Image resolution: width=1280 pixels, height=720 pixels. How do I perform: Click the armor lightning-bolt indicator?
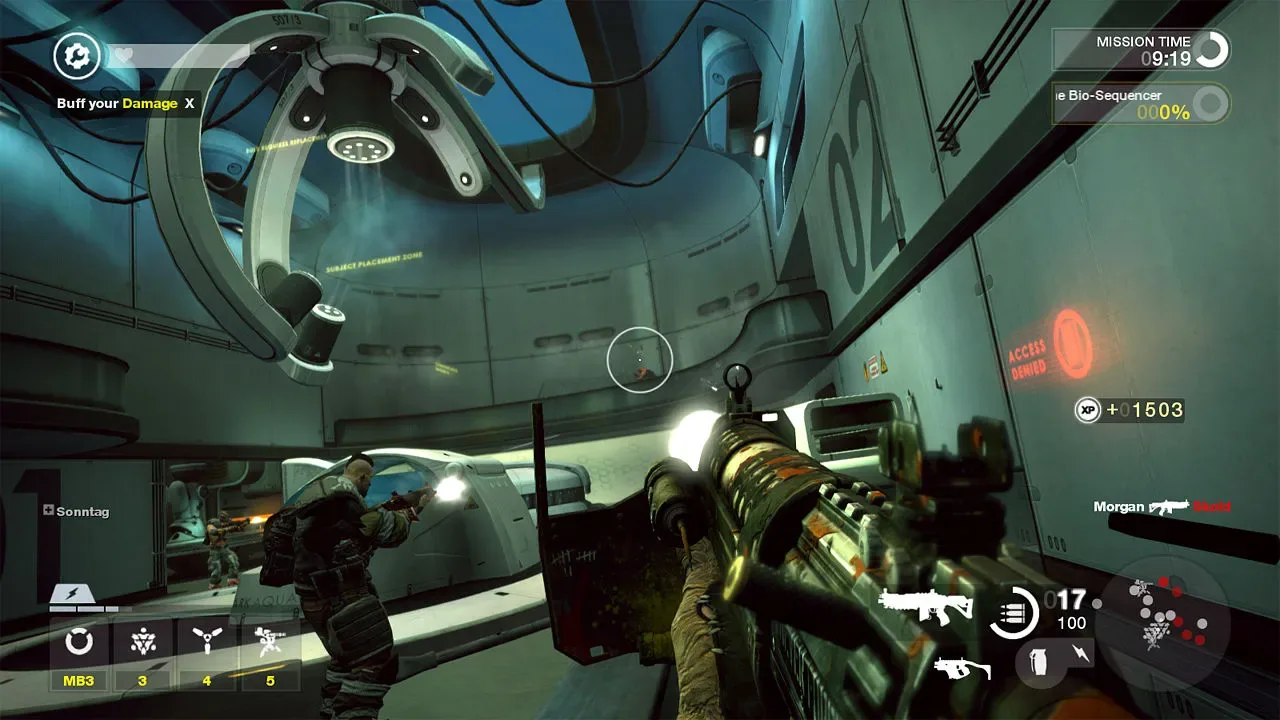pos(70,592)
